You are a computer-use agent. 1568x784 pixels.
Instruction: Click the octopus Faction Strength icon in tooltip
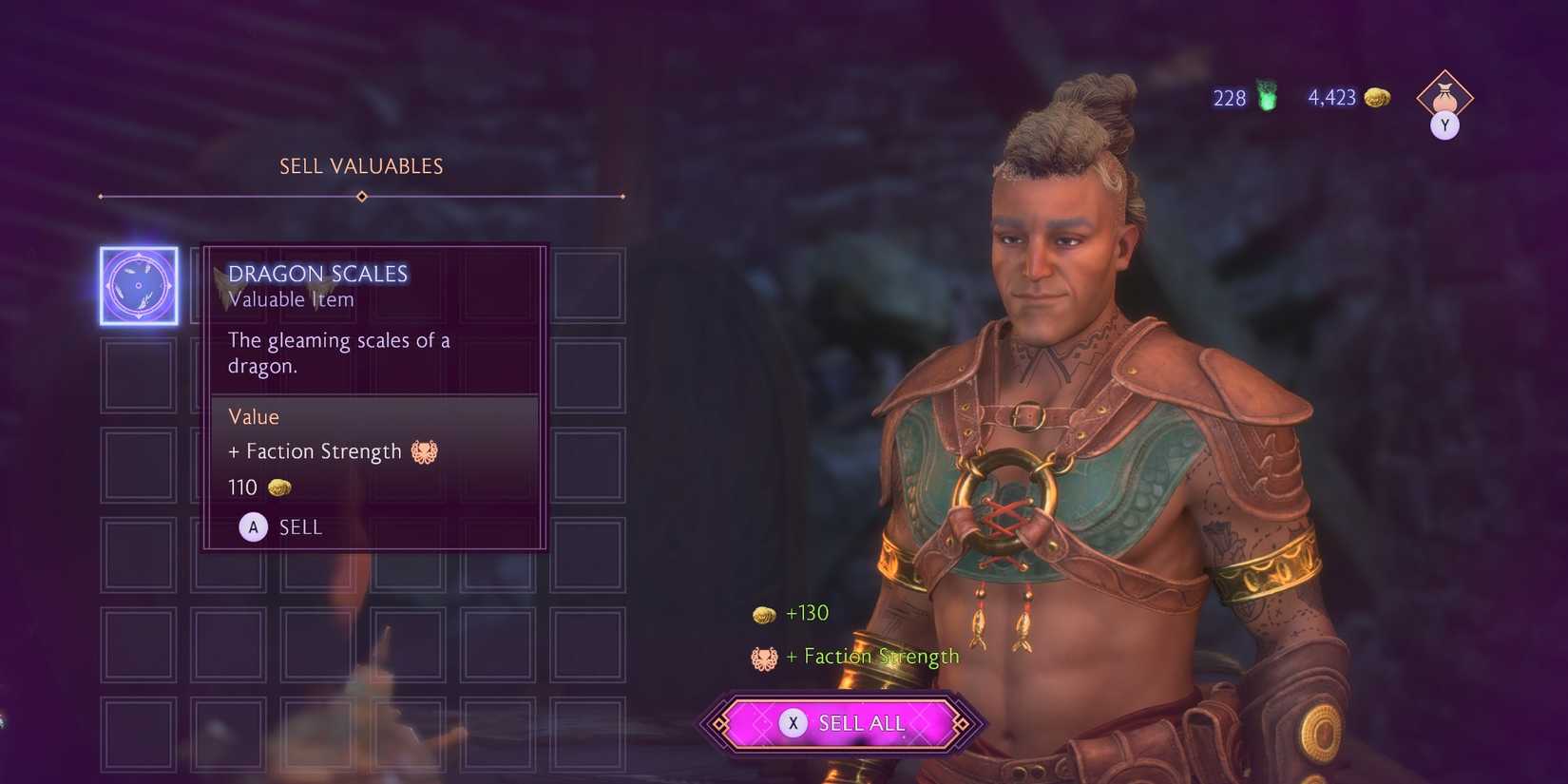pos(425,451)
